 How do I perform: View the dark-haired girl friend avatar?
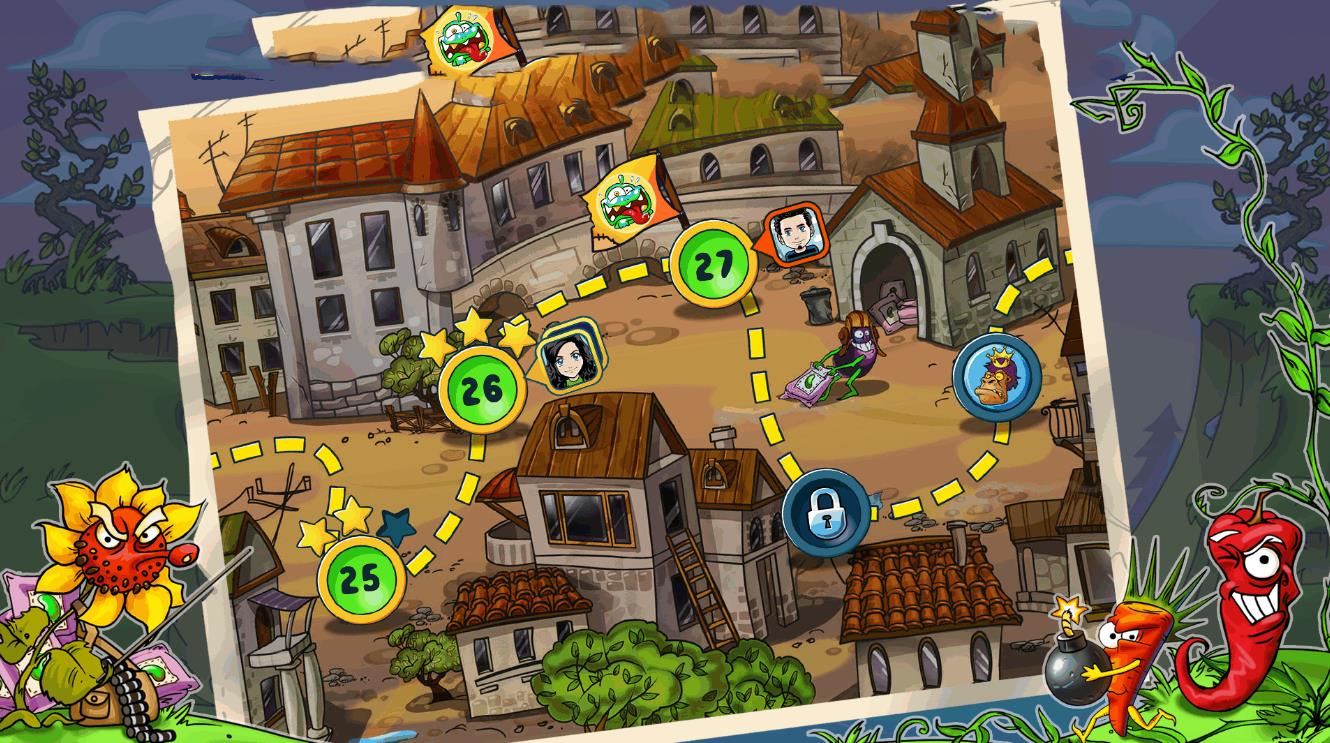coord(566,360)
